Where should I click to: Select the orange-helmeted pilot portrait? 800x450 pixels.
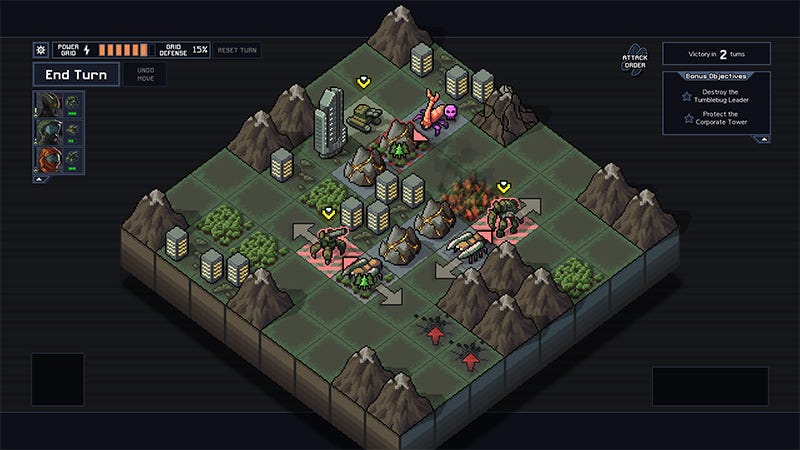tap(46, 159)
